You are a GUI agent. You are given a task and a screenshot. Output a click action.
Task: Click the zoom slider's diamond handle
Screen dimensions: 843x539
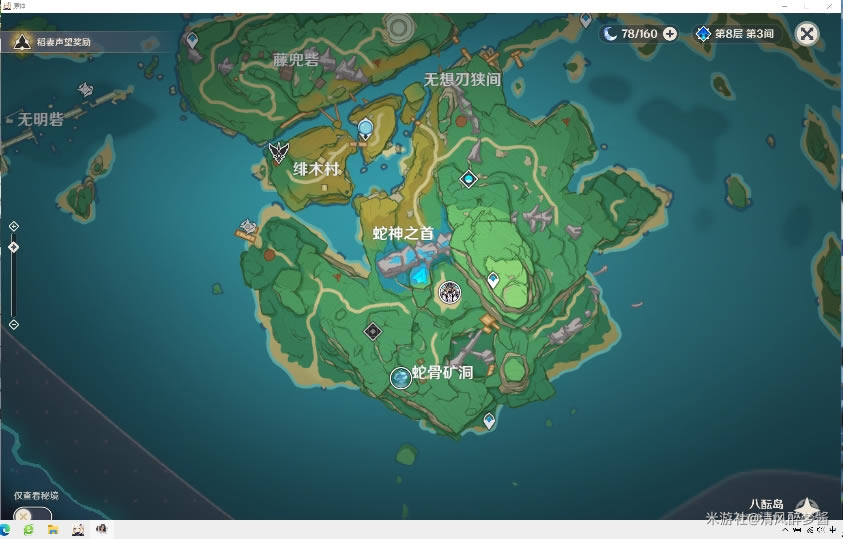pyautogui.click(x=13, y=247)
